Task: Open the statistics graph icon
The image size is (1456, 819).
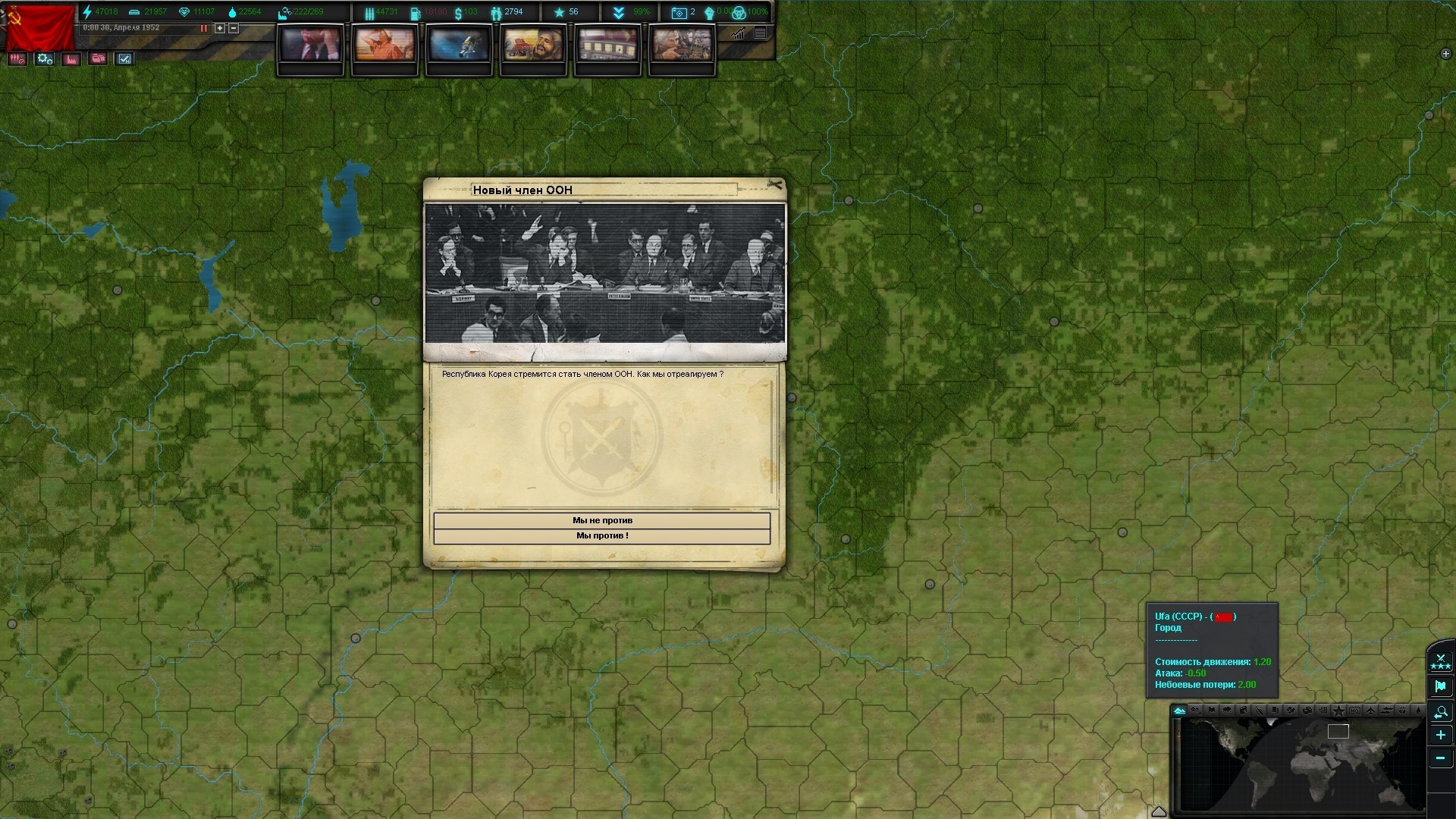Action: tap(738, 33)
